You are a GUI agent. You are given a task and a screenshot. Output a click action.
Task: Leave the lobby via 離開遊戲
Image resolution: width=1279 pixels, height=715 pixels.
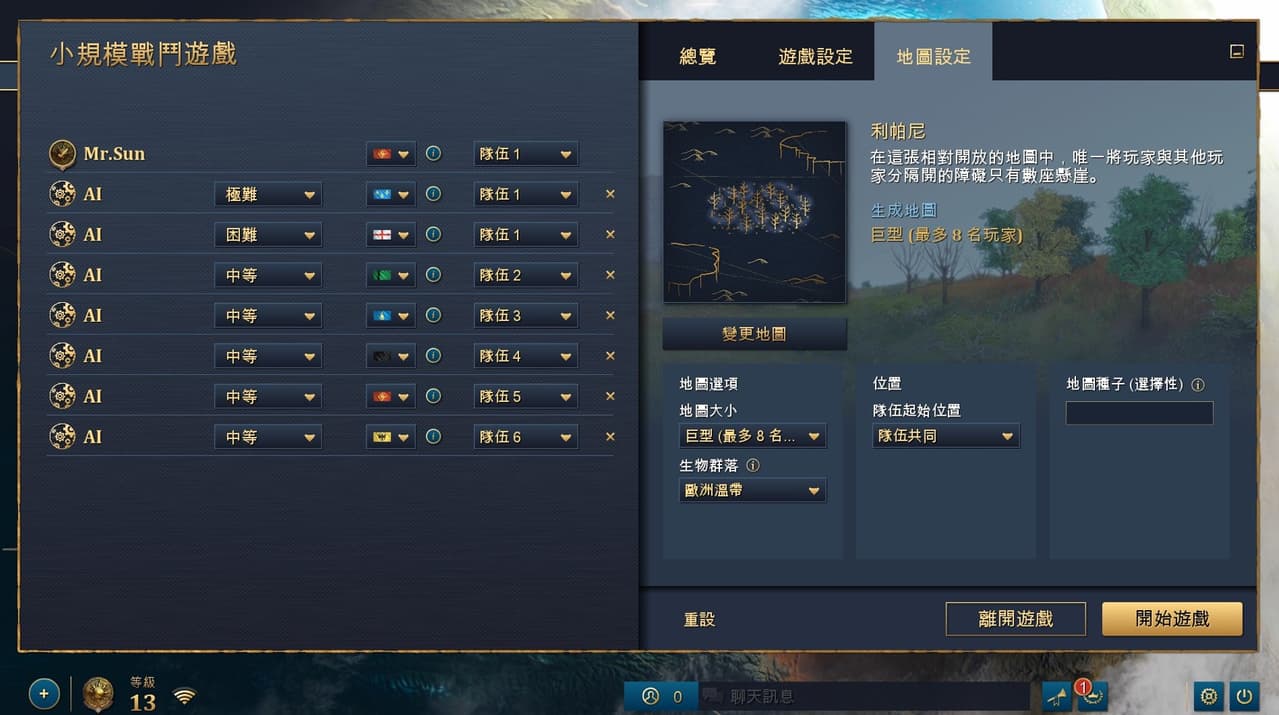(1015, 619)
